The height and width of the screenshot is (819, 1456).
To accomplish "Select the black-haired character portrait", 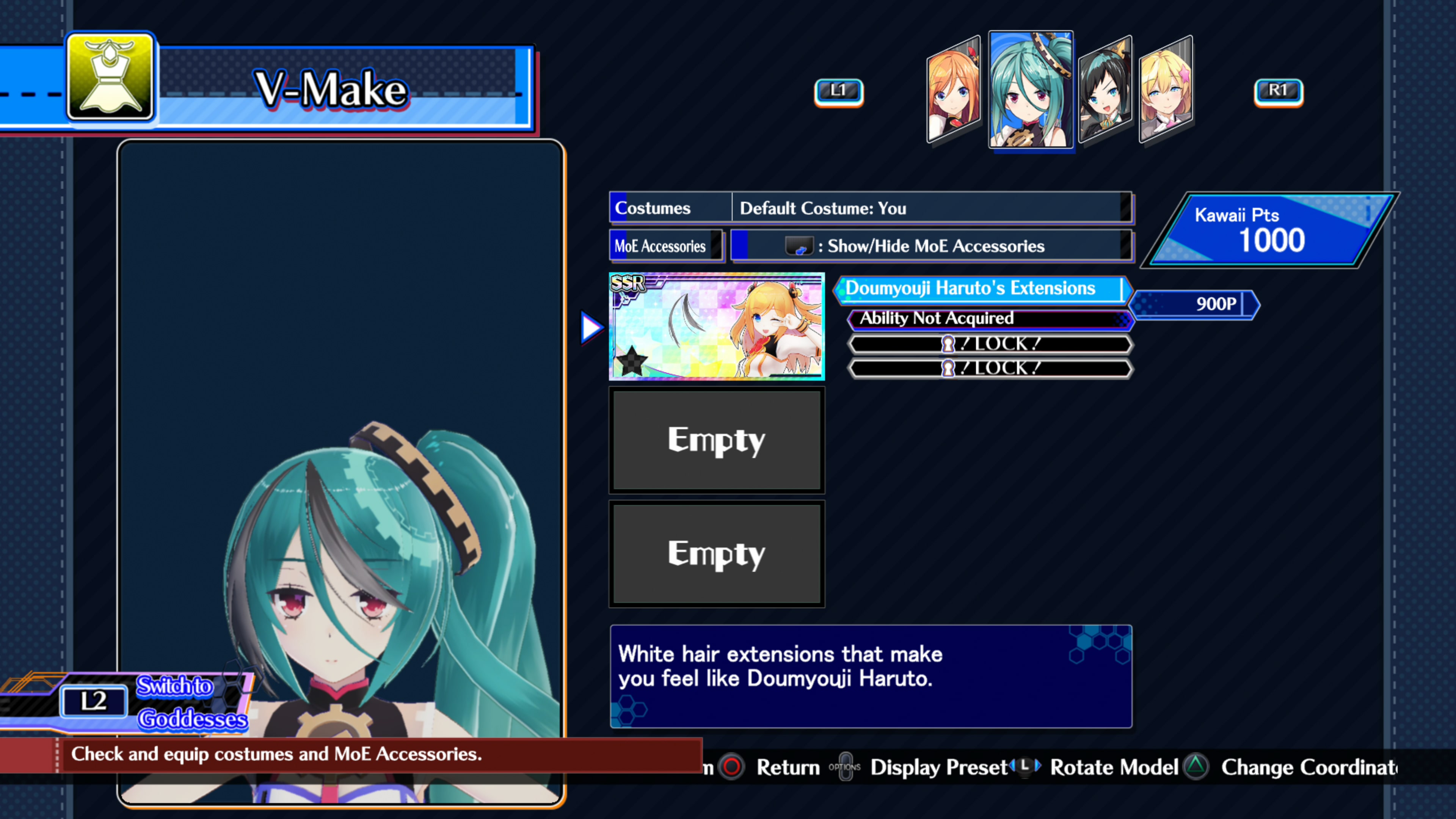I will click(x=1106, y=91).
